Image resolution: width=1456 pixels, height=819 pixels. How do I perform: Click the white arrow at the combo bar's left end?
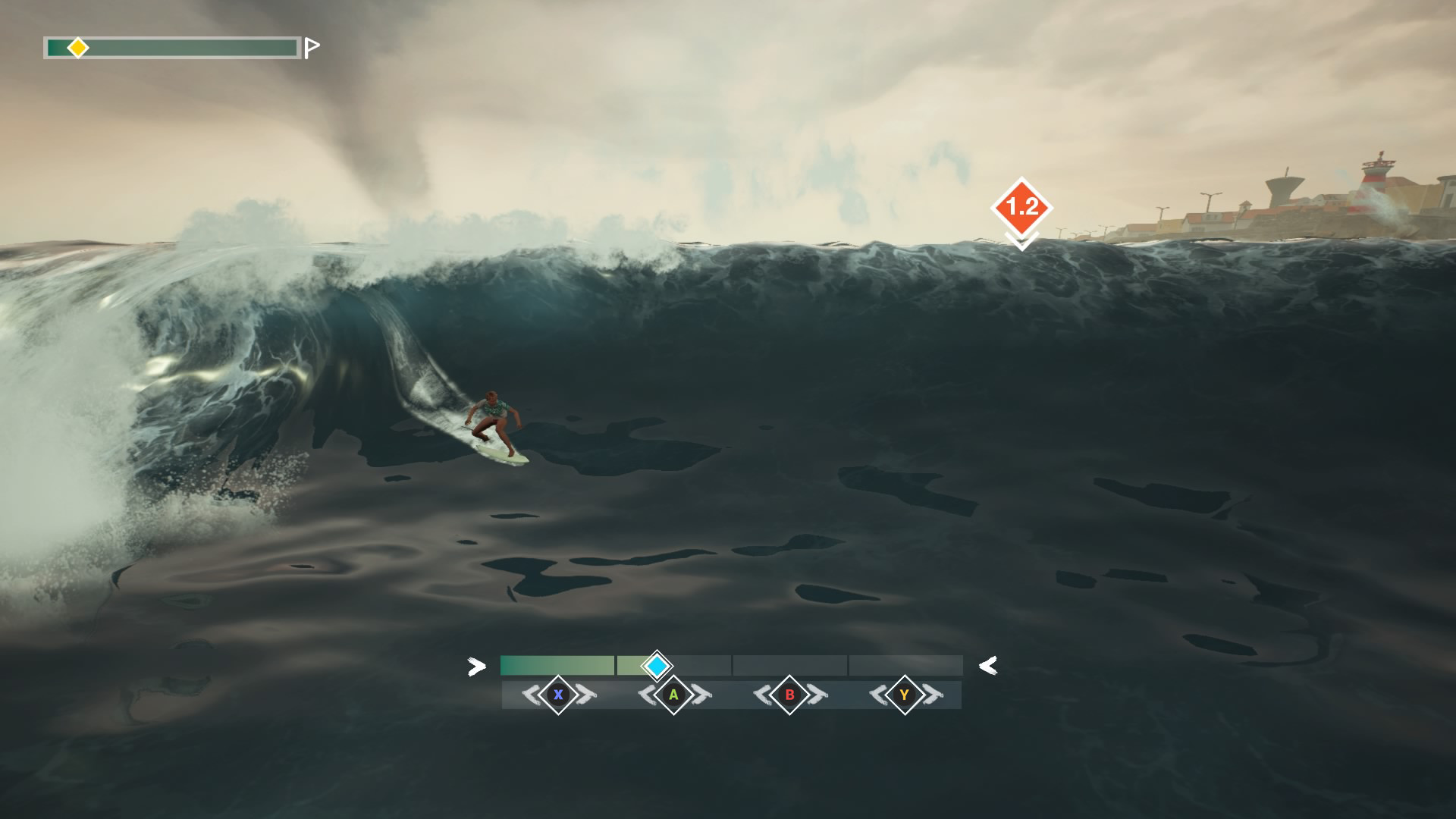click(x=476, y=667)
